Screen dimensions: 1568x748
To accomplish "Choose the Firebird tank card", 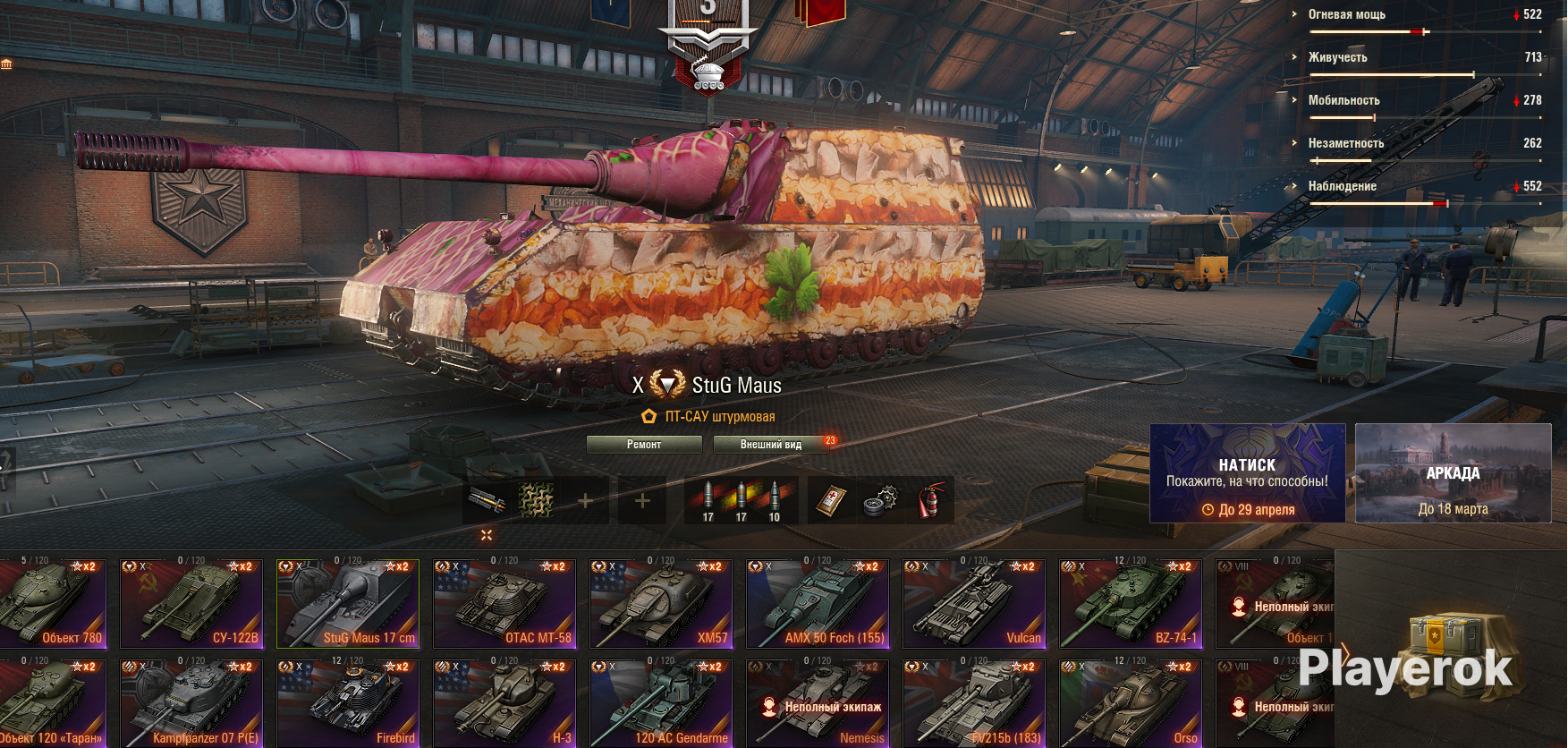I will point(348,703).
